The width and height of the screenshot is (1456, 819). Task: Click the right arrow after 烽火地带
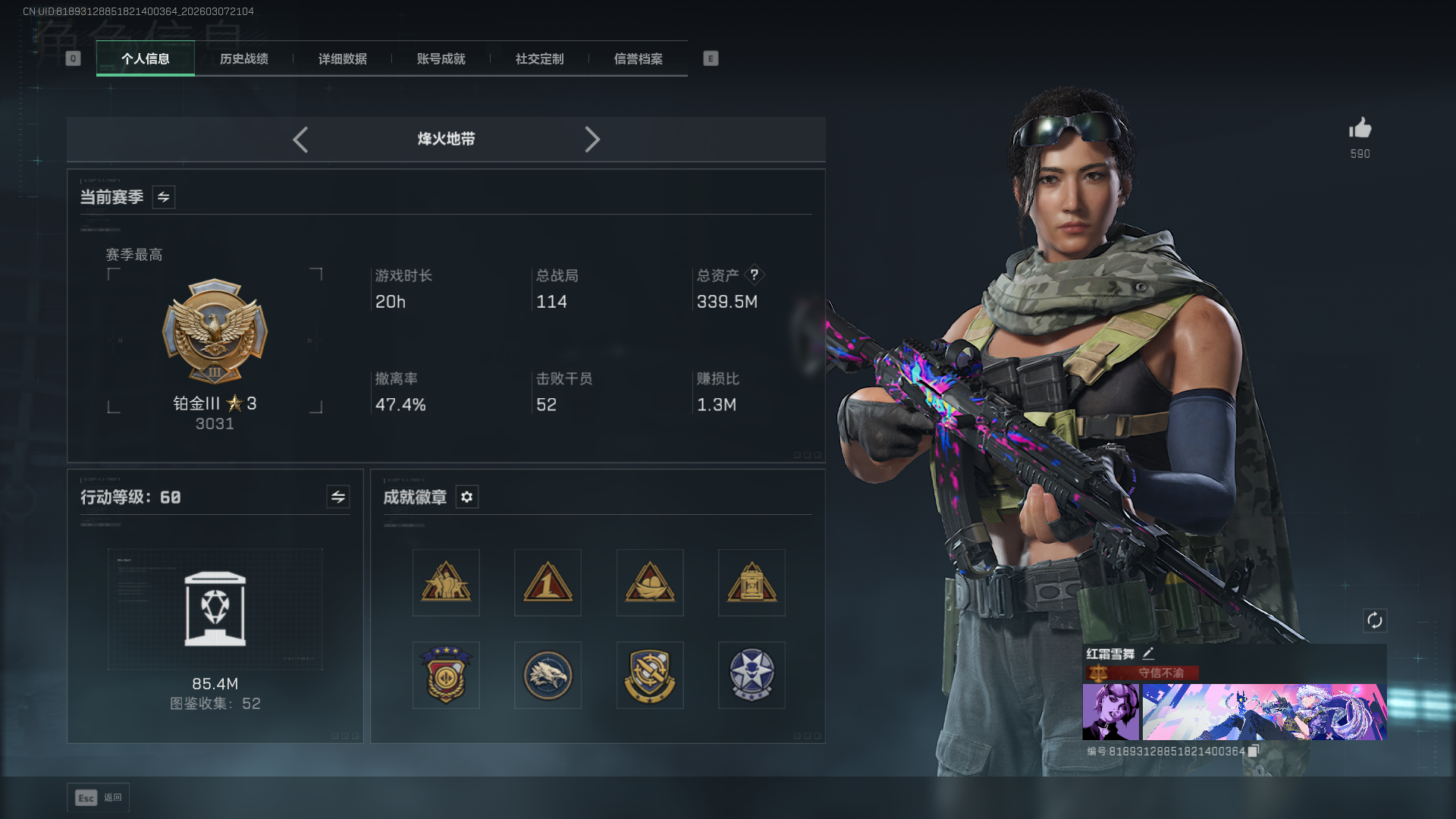tap(592, 140)
